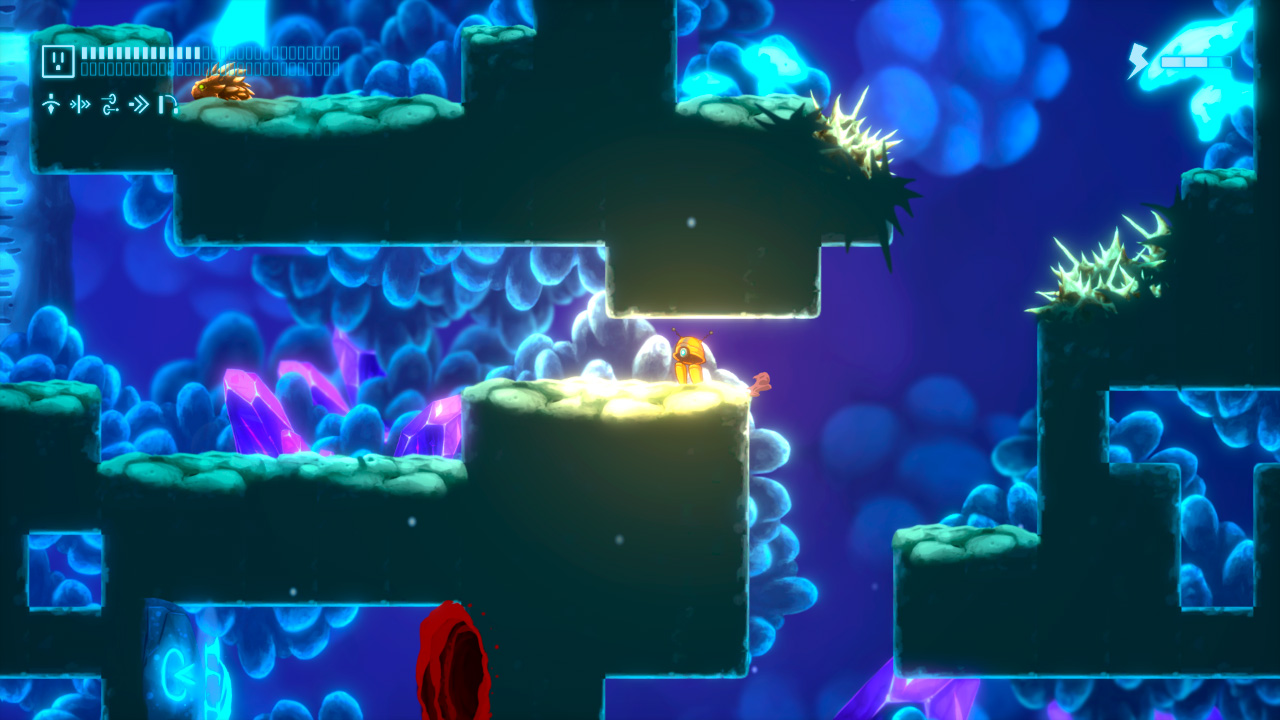Select the downward spike ability icon
Image resolution: width=1280 pixels, height=720 pixels.
(x=52, y=104)
